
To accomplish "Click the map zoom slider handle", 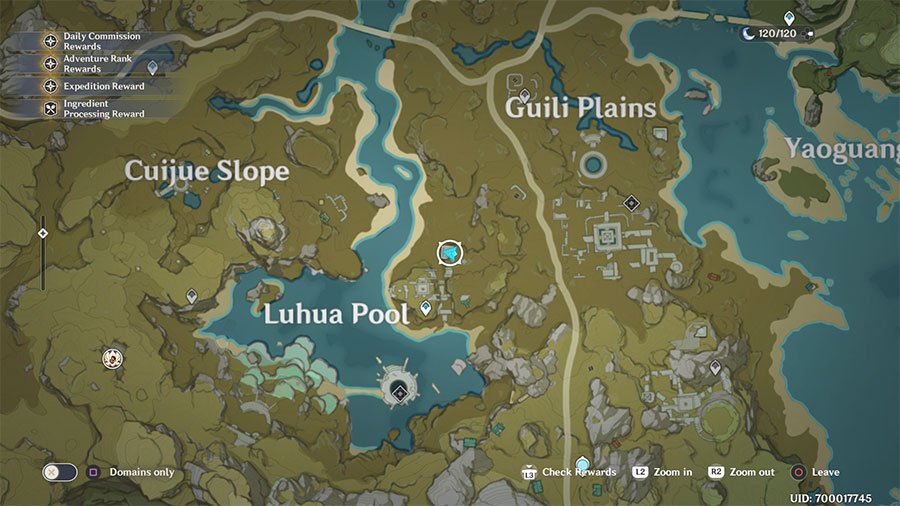I will (x=42, y=233).
